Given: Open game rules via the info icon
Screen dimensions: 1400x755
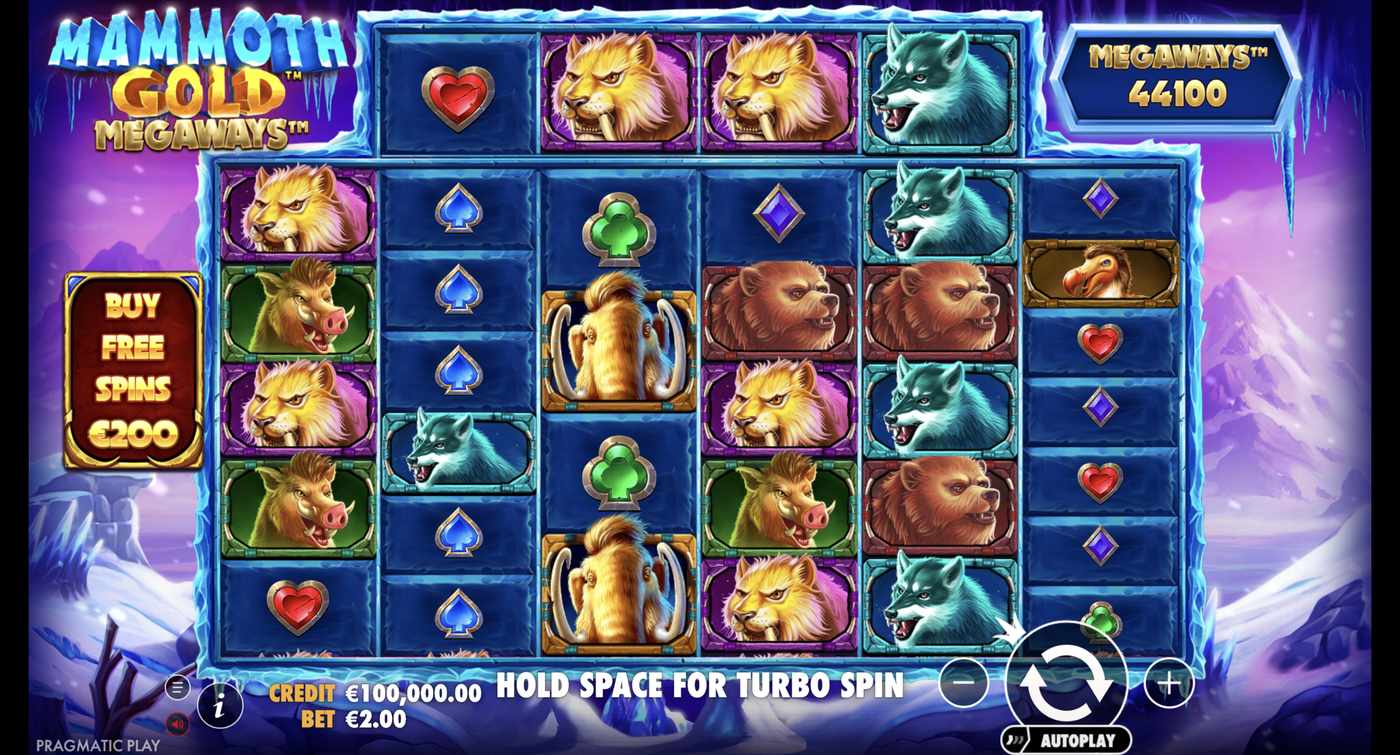Looking at the screenshot, I should point(219,704).
